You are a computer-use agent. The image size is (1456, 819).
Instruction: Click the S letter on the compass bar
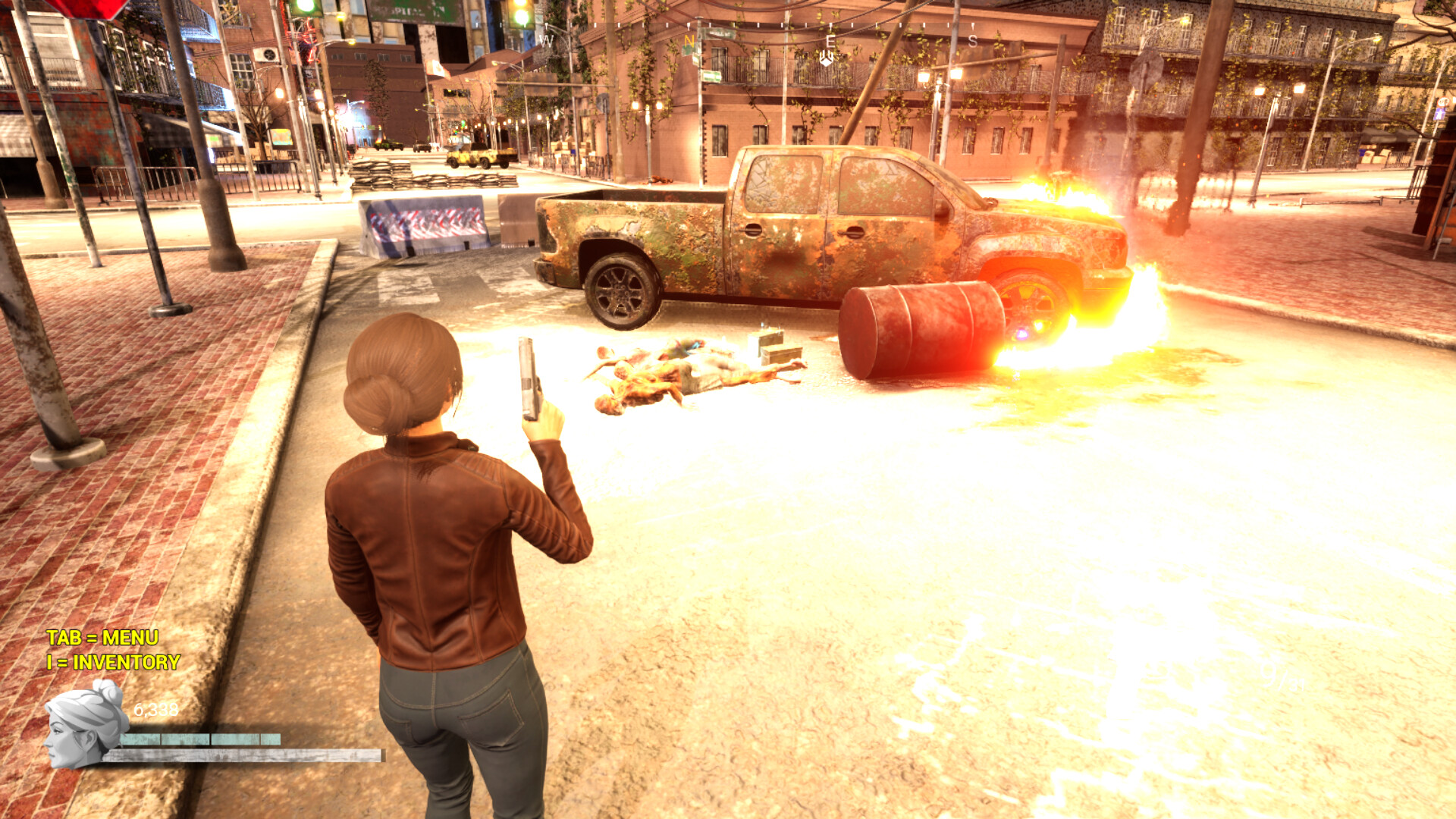tap(971, 39)
